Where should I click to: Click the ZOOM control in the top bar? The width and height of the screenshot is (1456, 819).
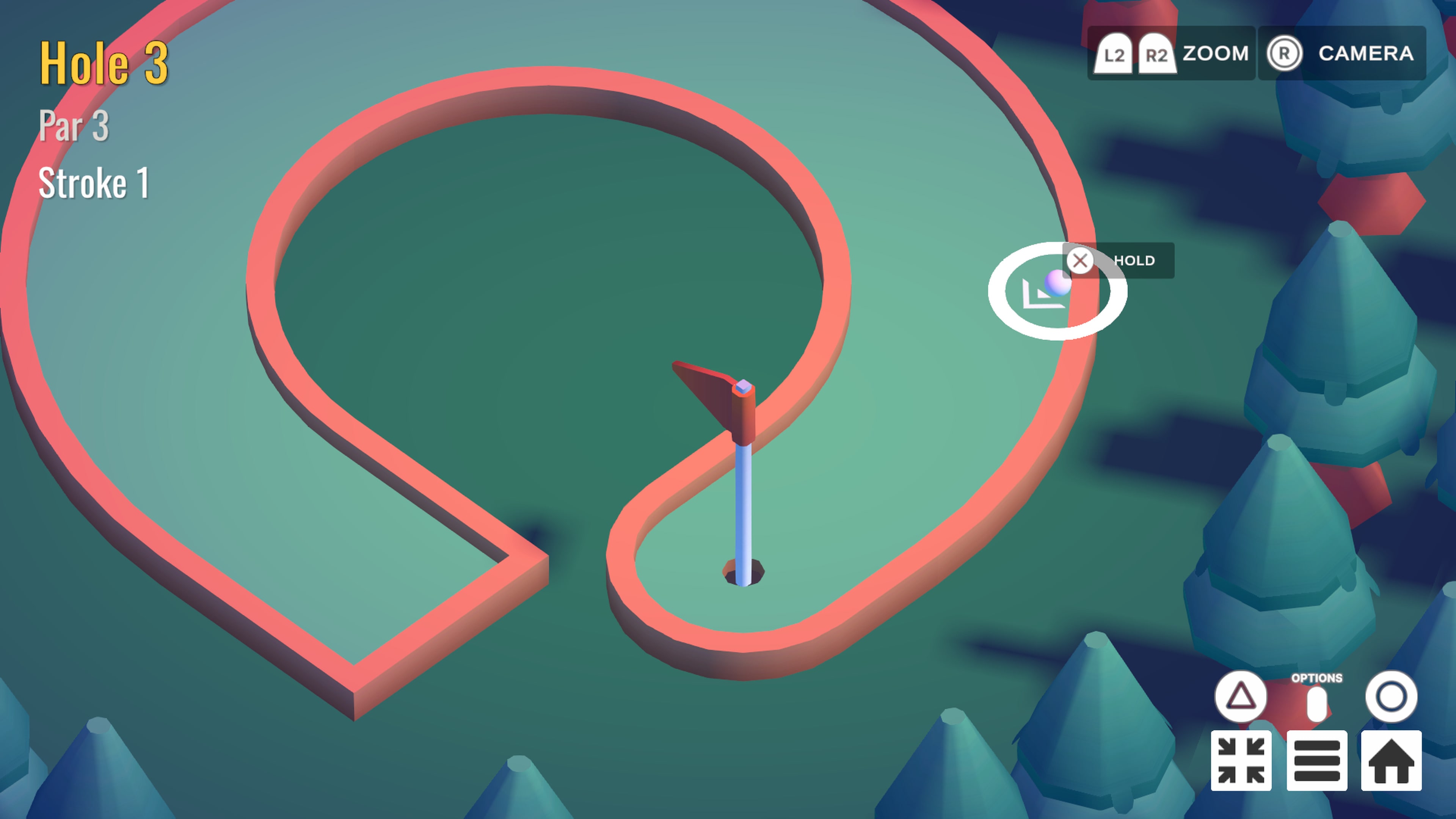[1215, 54]
